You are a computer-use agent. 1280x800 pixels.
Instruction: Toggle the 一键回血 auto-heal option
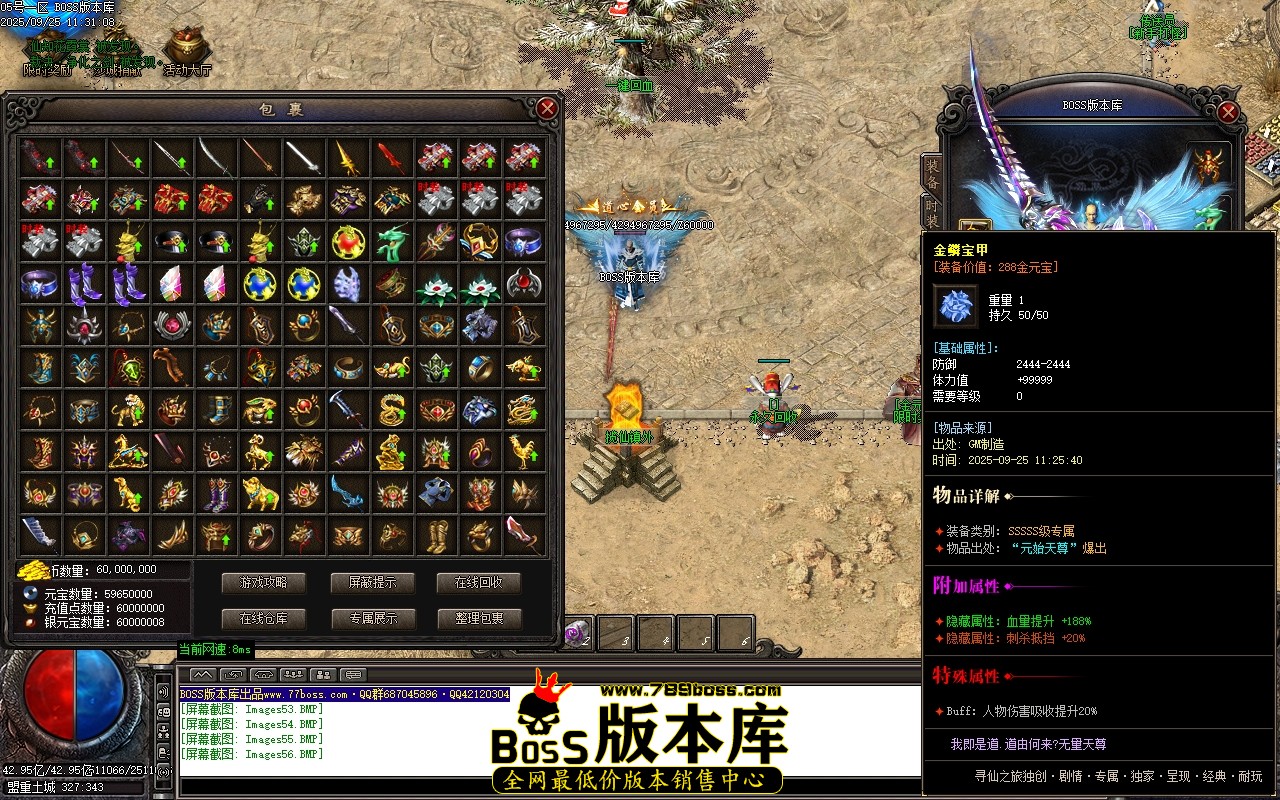coord(630,85)
